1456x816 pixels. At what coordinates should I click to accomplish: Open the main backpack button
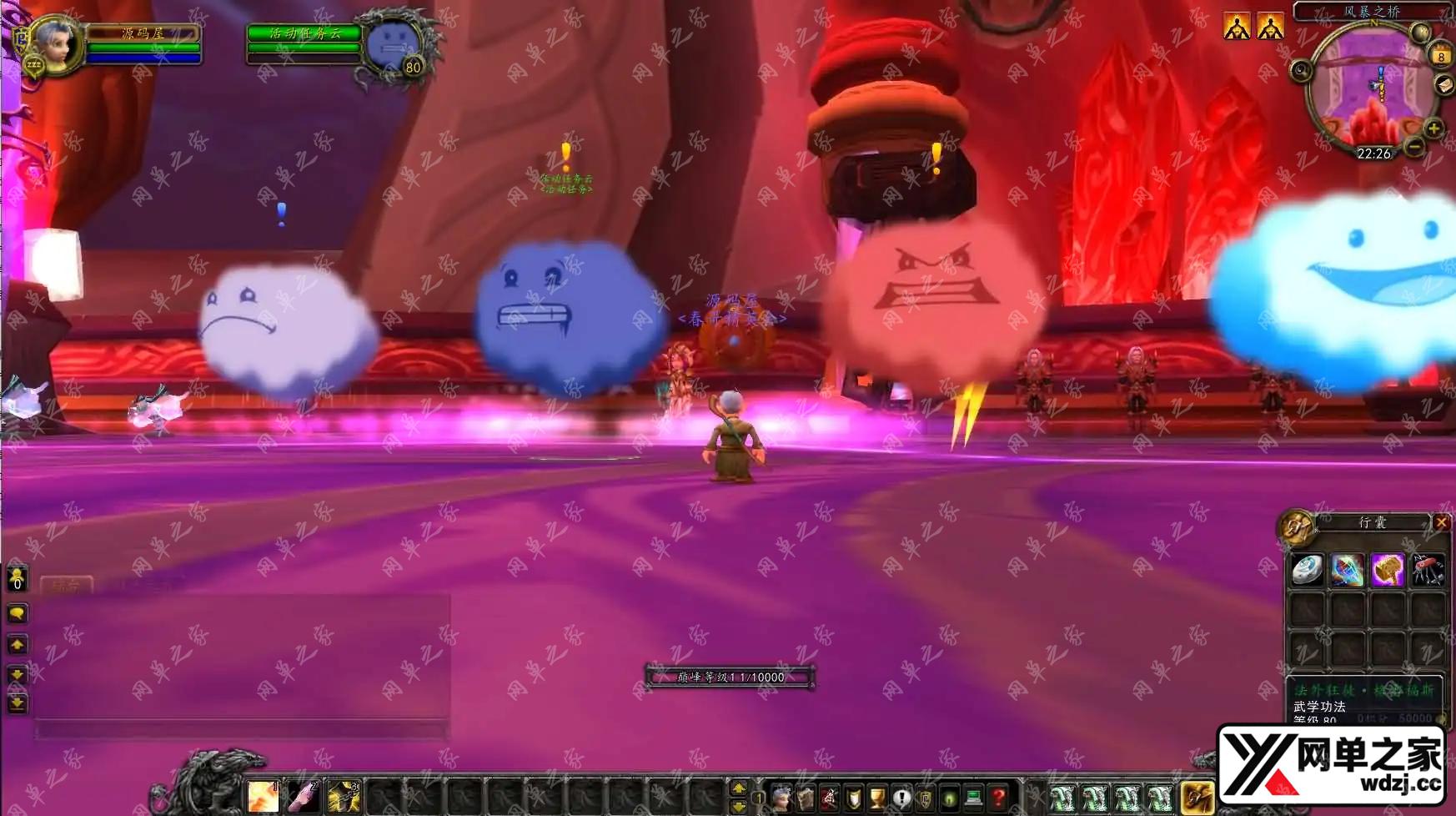pos(1197,798)
